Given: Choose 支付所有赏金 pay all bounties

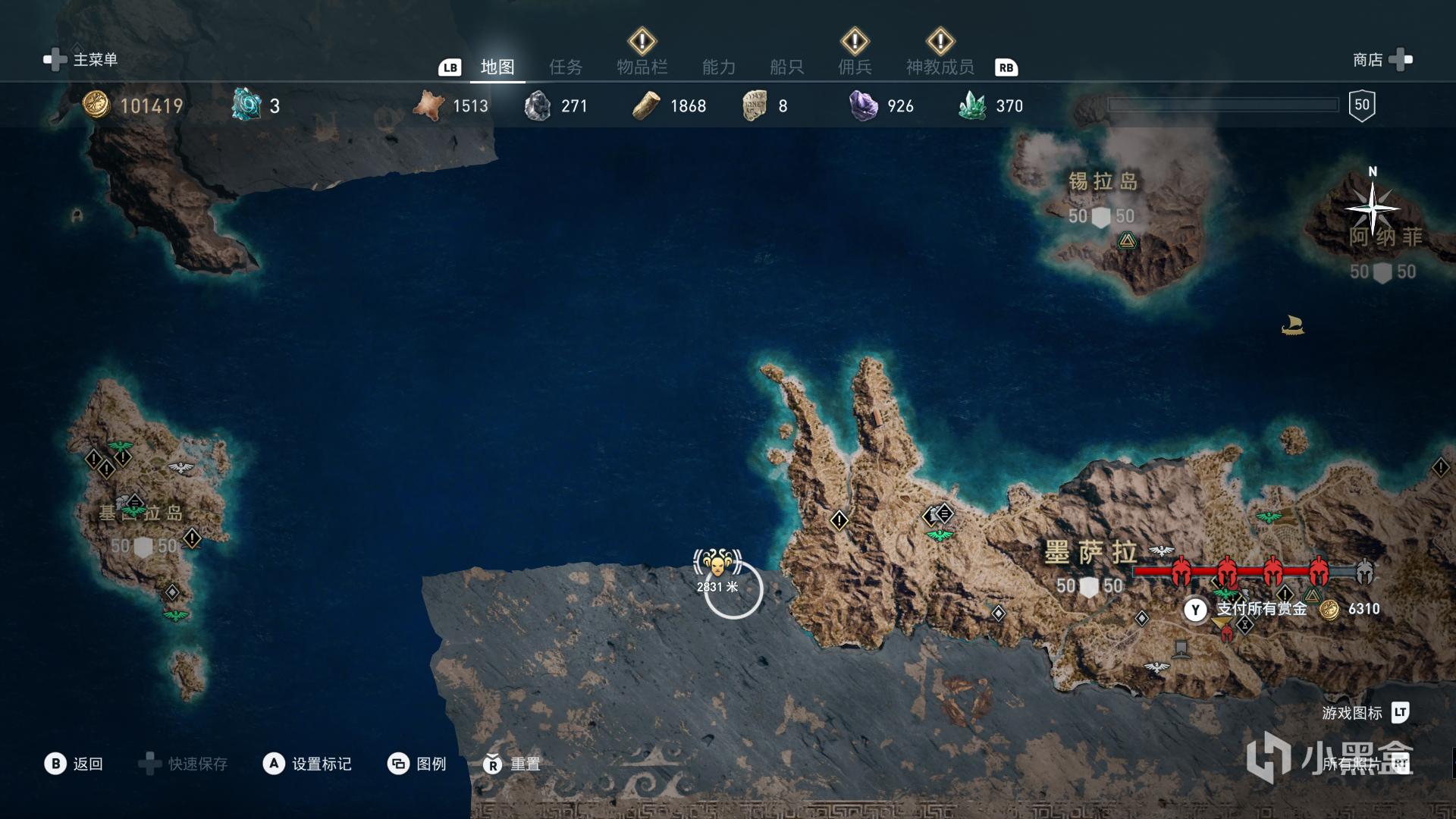Looking at the screenshot, I should coord(1260,609).
